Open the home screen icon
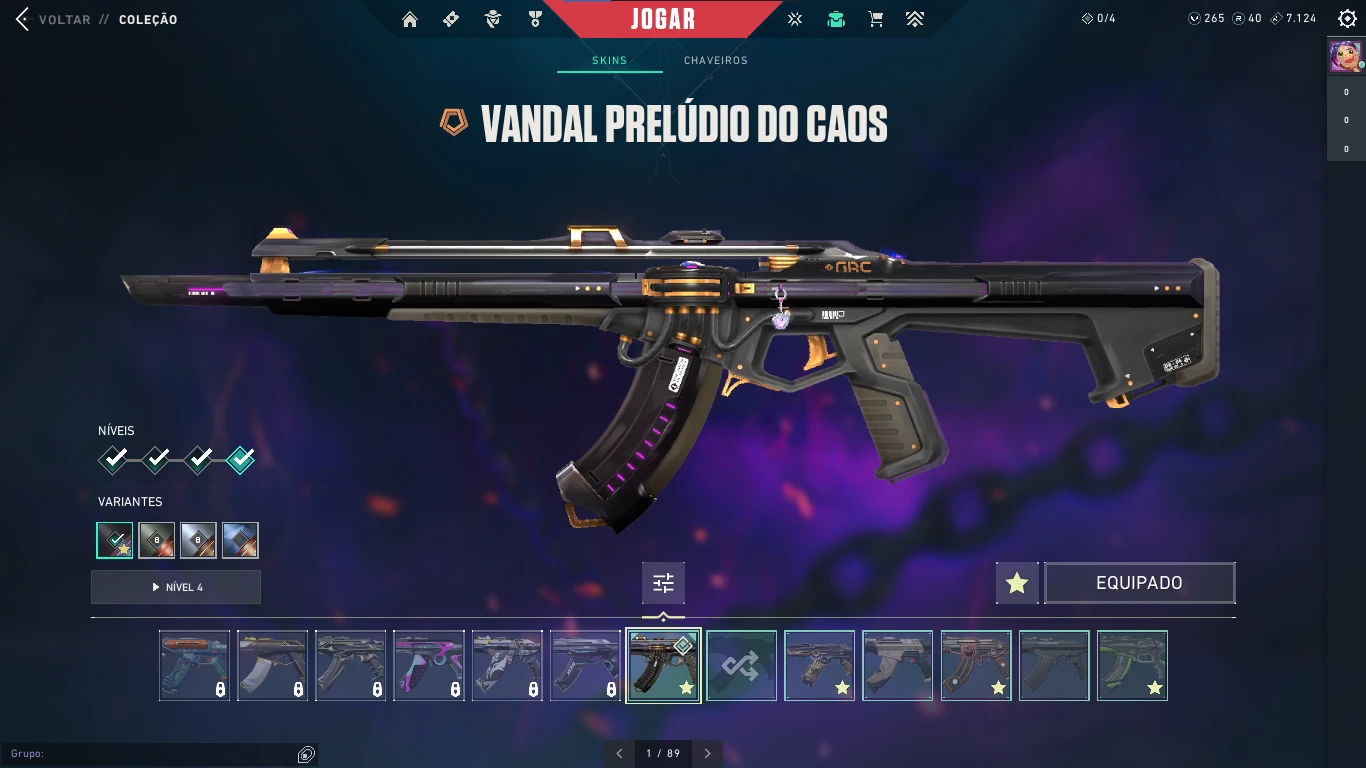This screenshot has width=1366, height=768. [x=409, y=19]
